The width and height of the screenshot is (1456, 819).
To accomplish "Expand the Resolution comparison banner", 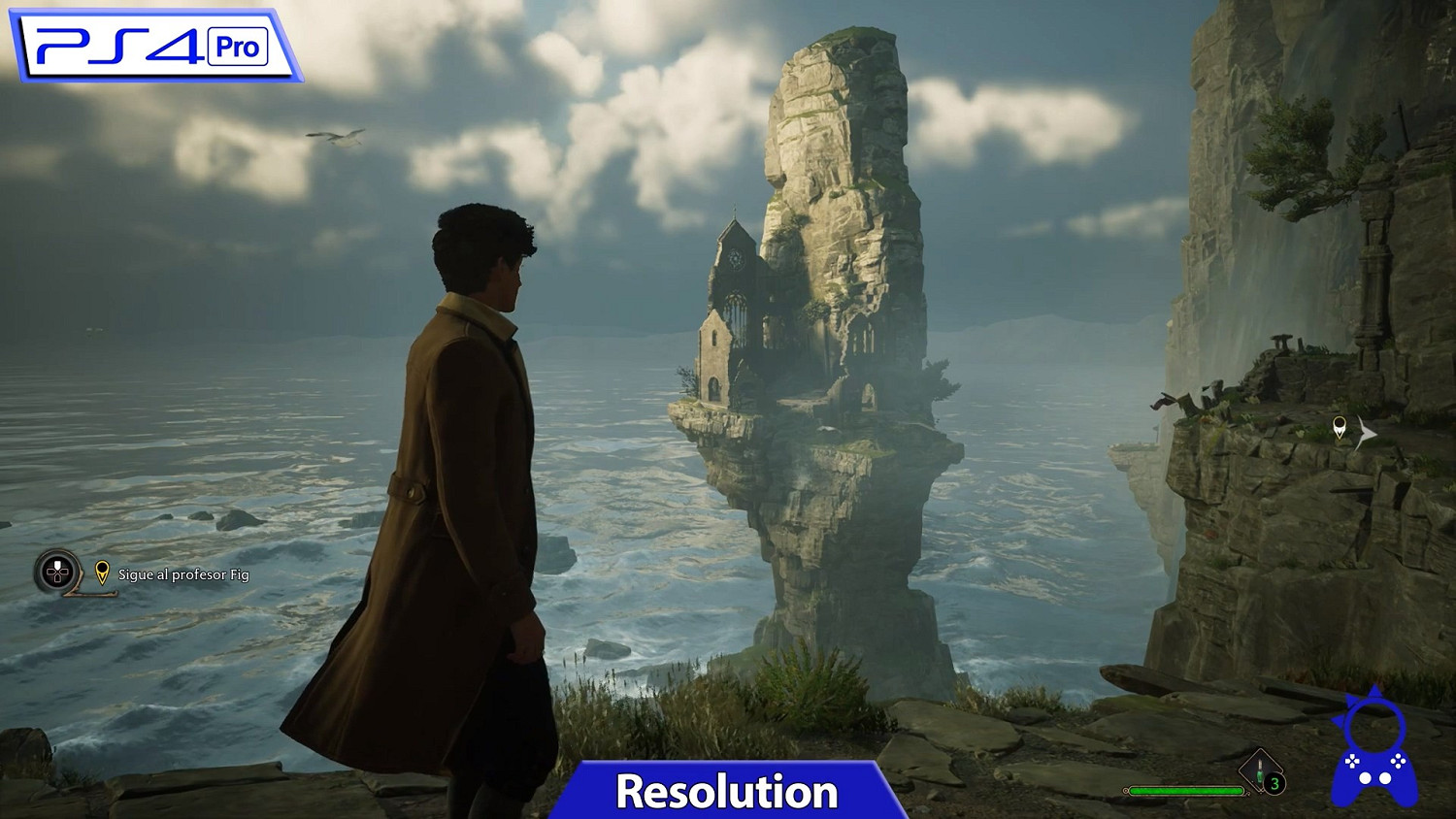I will [x=728, y=791].
